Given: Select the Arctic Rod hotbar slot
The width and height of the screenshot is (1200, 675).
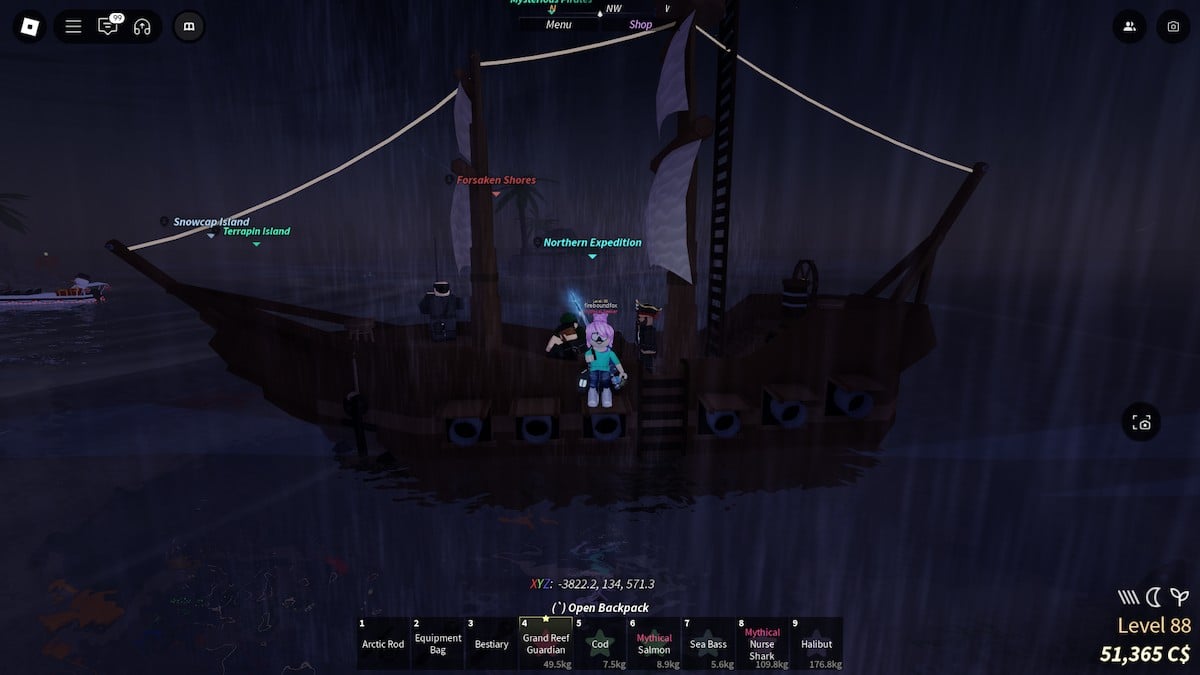Looking at the screenshot, I should point(383,643).
